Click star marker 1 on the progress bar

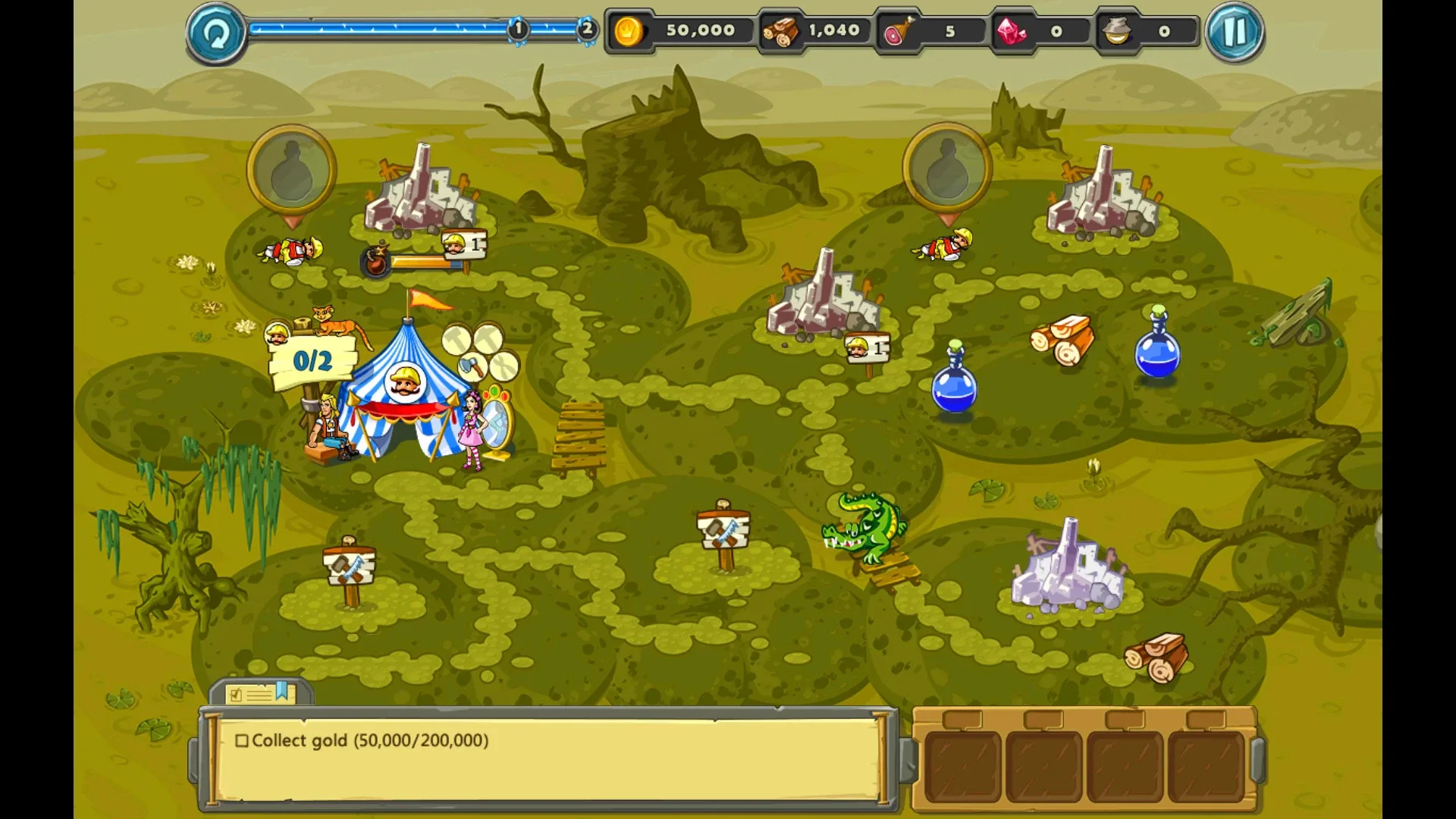tap(518, 30)
